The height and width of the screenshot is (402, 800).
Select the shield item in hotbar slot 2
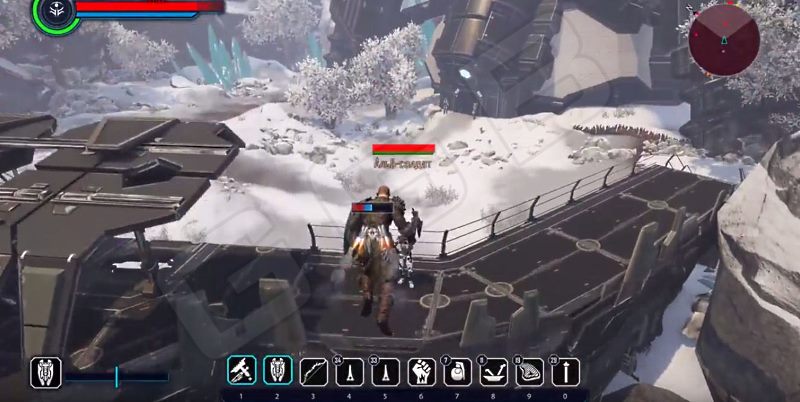pyautogui.click(x=278, y=371)
